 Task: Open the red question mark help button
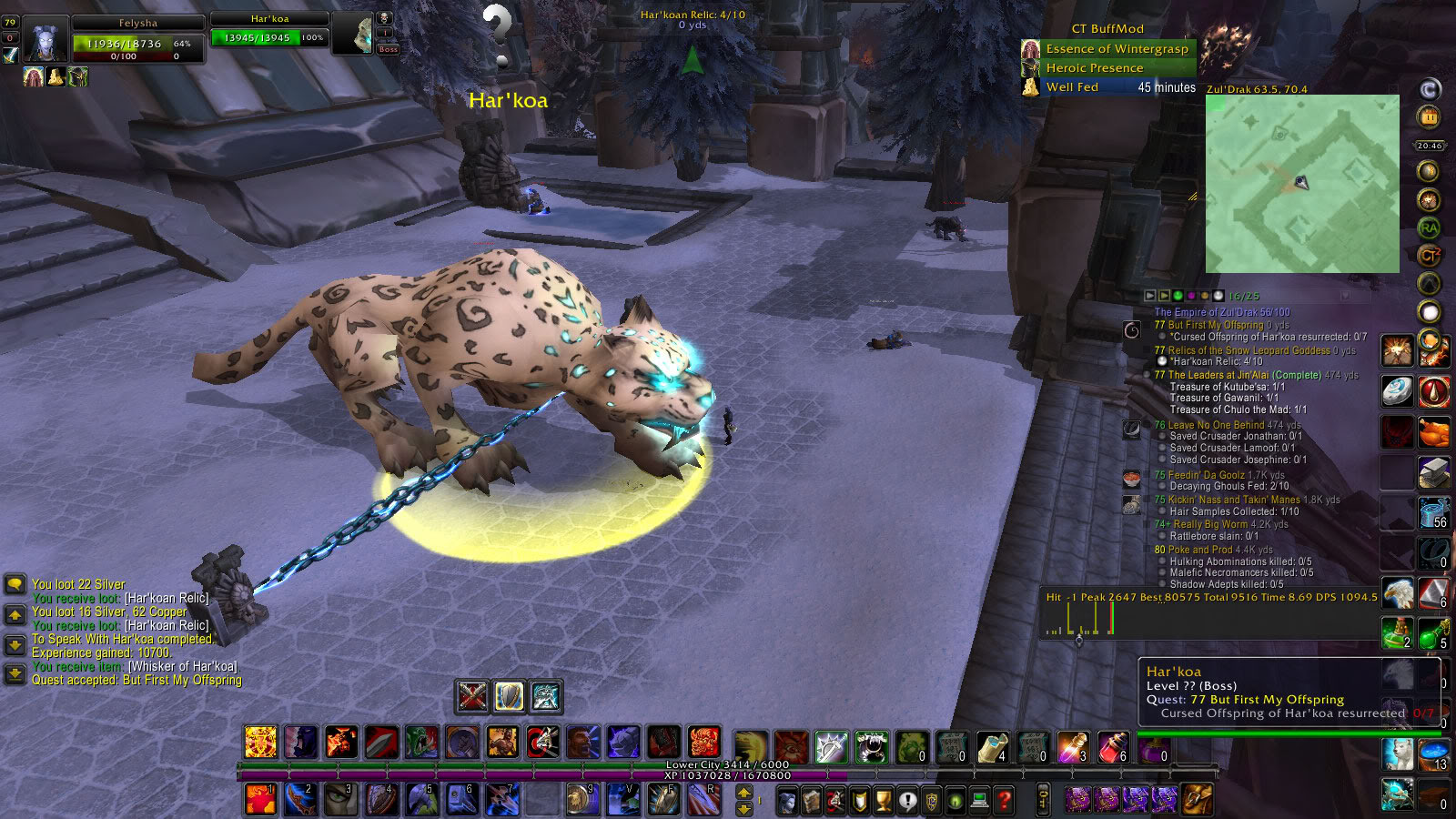(1004, 801)
